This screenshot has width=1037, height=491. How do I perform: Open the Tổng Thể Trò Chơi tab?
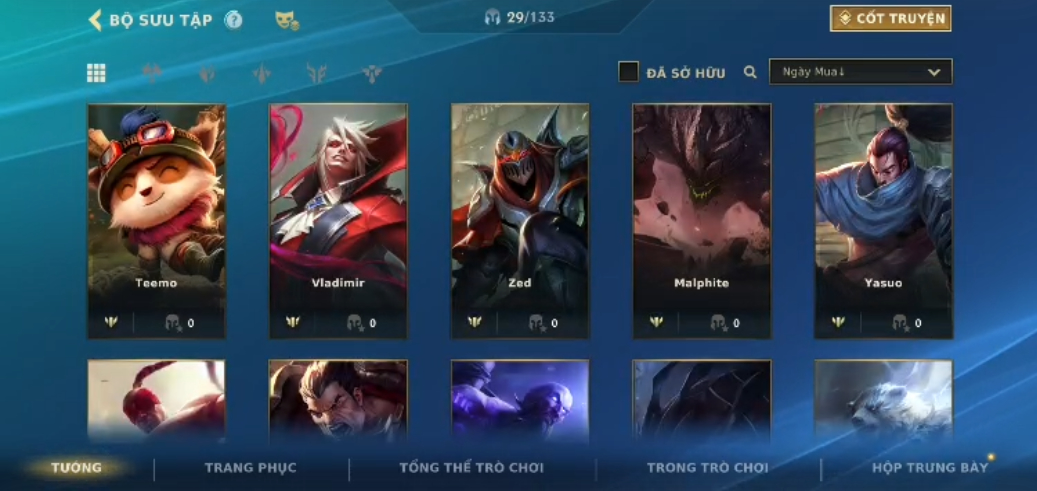[471, 468]
